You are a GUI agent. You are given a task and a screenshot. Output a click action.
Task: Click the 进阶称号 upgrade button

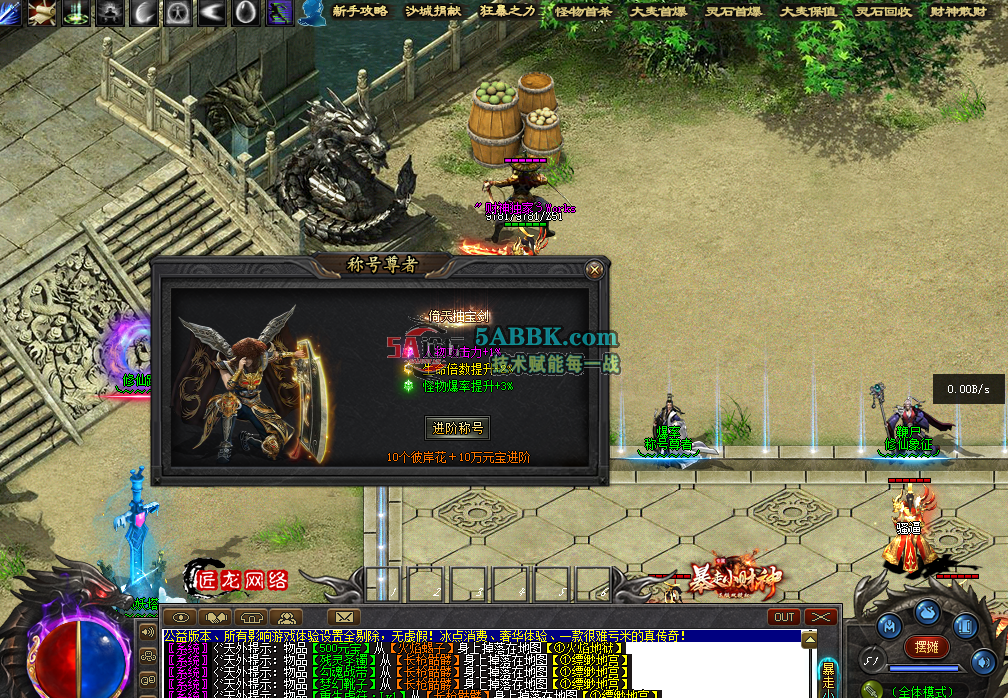pos(457,428)
